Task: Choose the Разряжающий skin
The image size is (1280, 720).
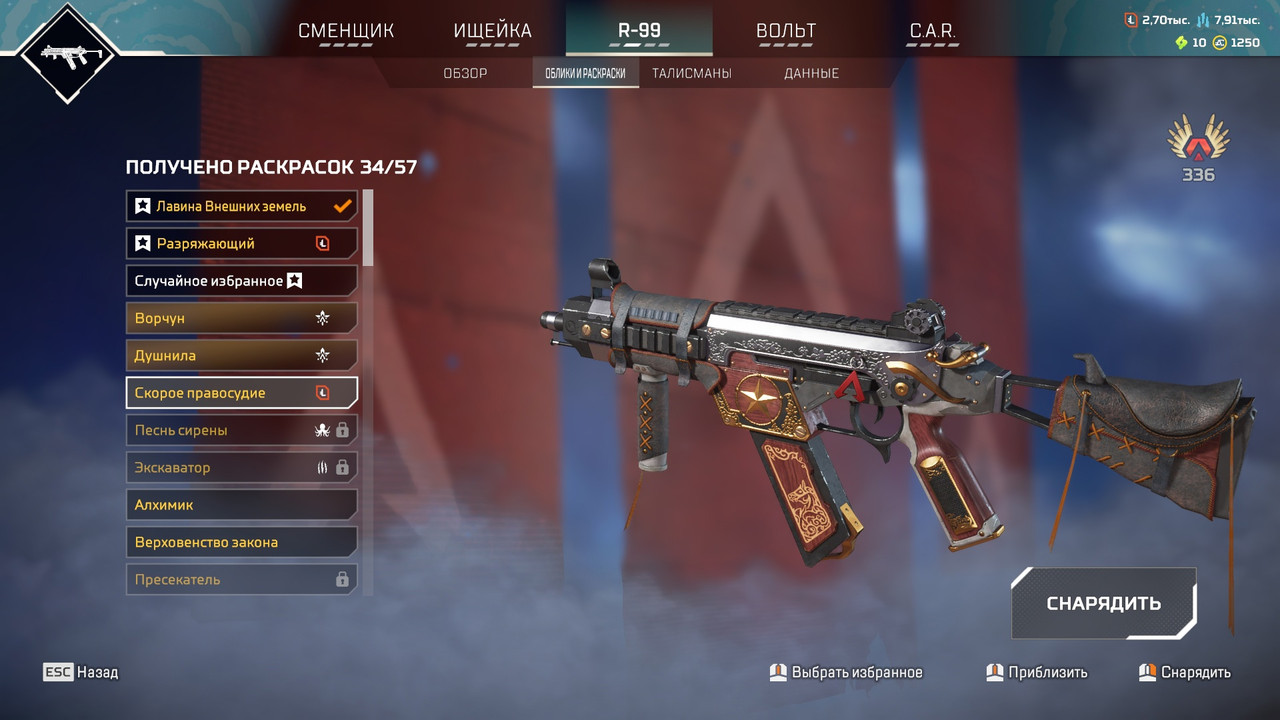Action: [242, 243]
